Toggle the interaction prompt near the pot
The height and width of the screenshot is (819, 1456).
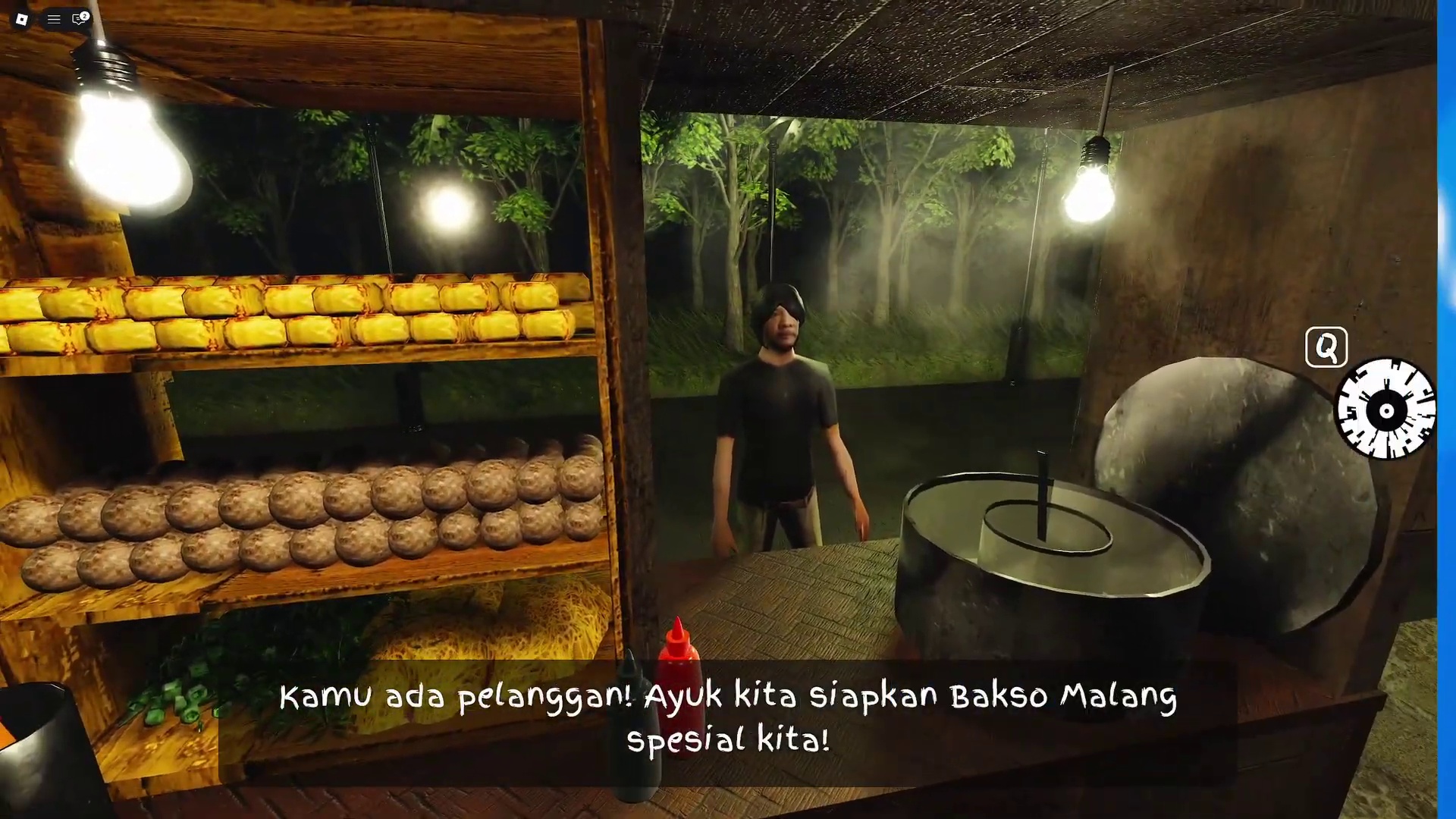[1326, 347]
